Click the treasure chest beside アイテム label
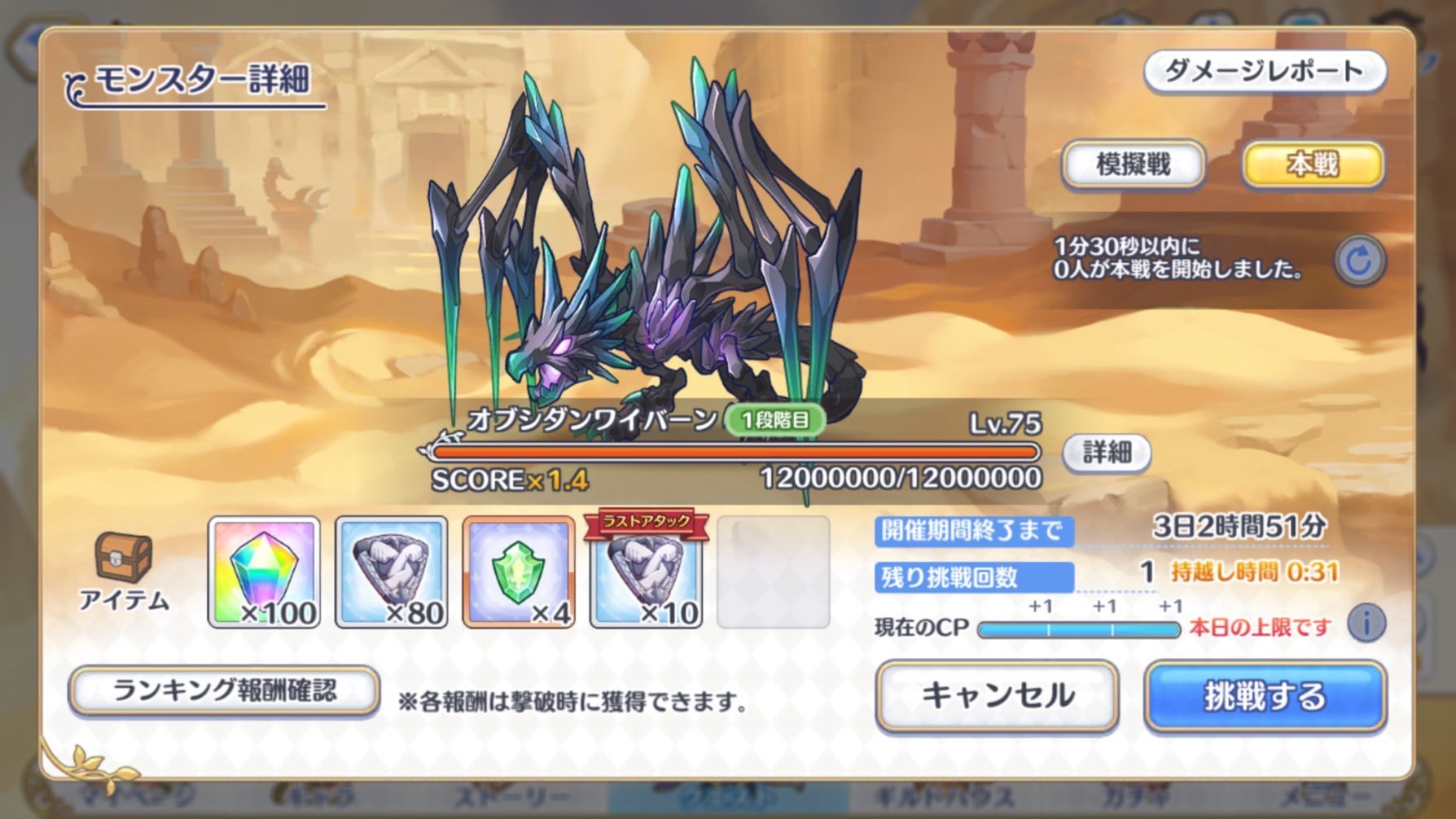Screen dimensions: 1456x819 pos(124,558)
